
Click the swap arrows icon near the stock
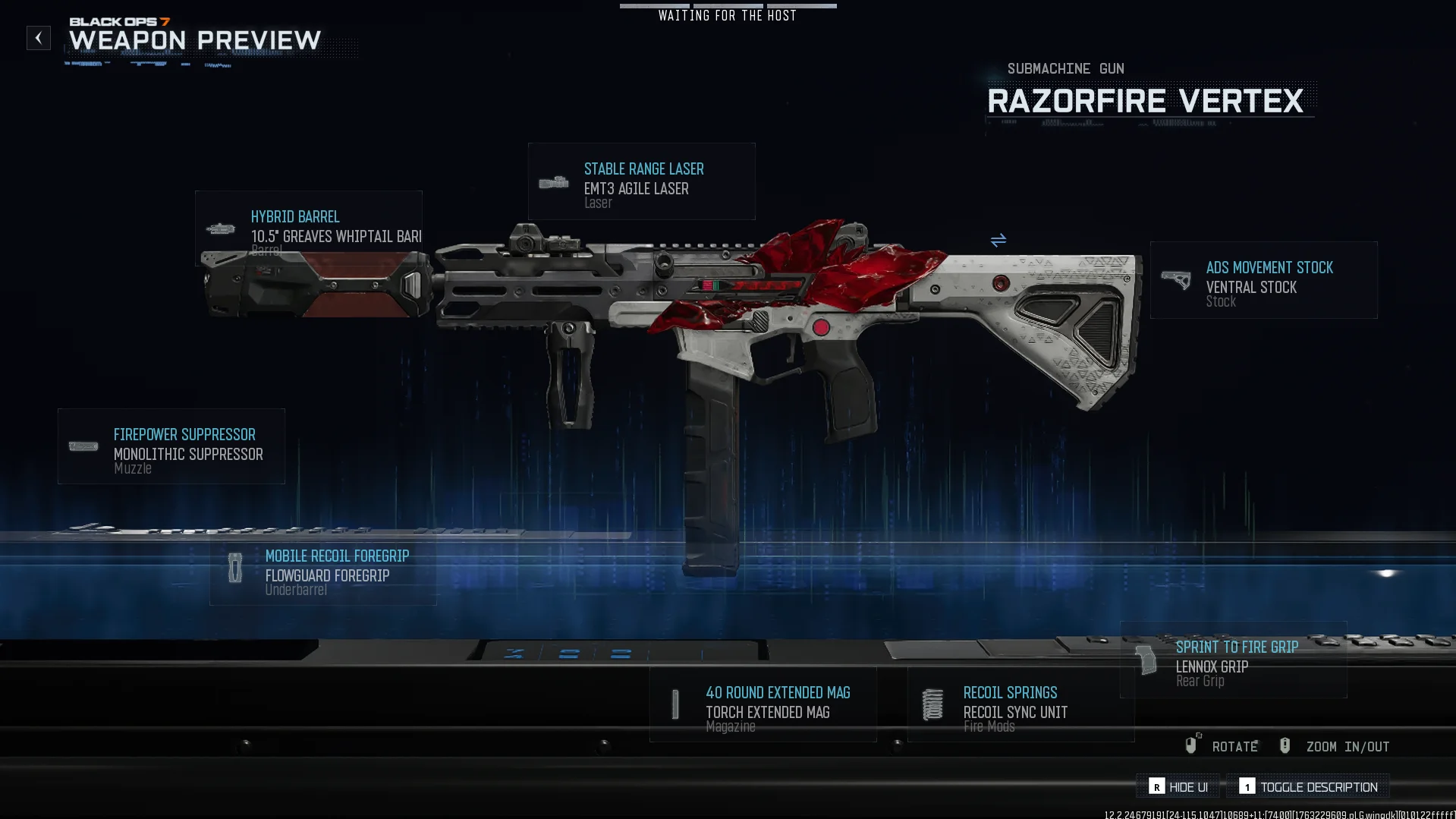pos(998,241)
